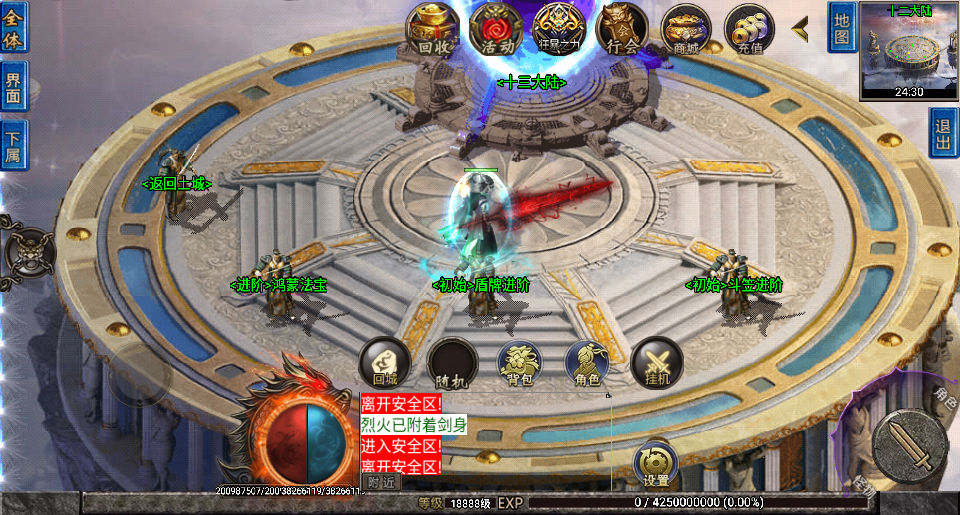Open the 设置 settings button
This screenshot has width=960, height=515.
(656, 464)
